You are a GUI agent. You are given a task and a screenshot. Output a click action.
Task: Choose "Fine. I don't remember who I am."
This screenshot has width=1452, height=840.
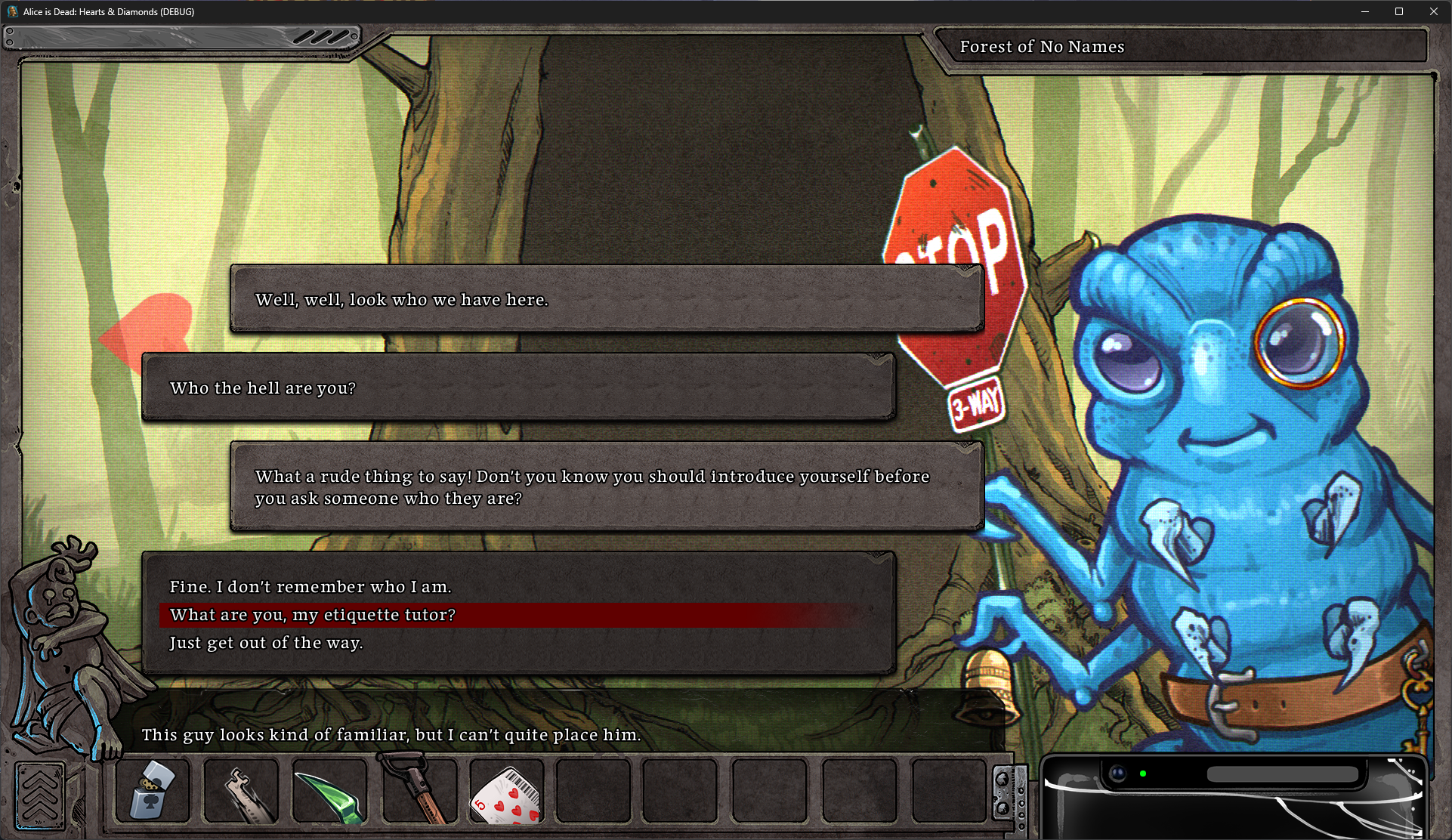(x=310, y=587)
